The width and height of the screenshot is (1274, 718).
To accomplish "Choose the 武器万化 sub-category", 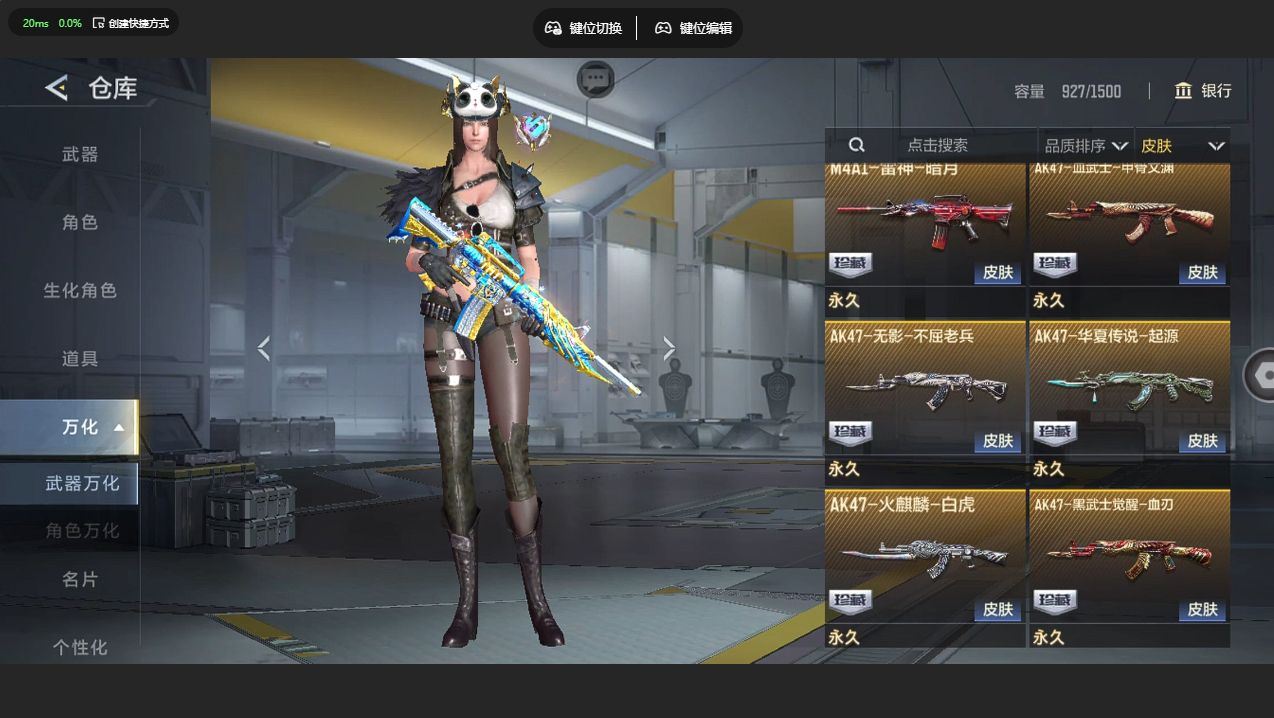I will [x=82, y=483].
